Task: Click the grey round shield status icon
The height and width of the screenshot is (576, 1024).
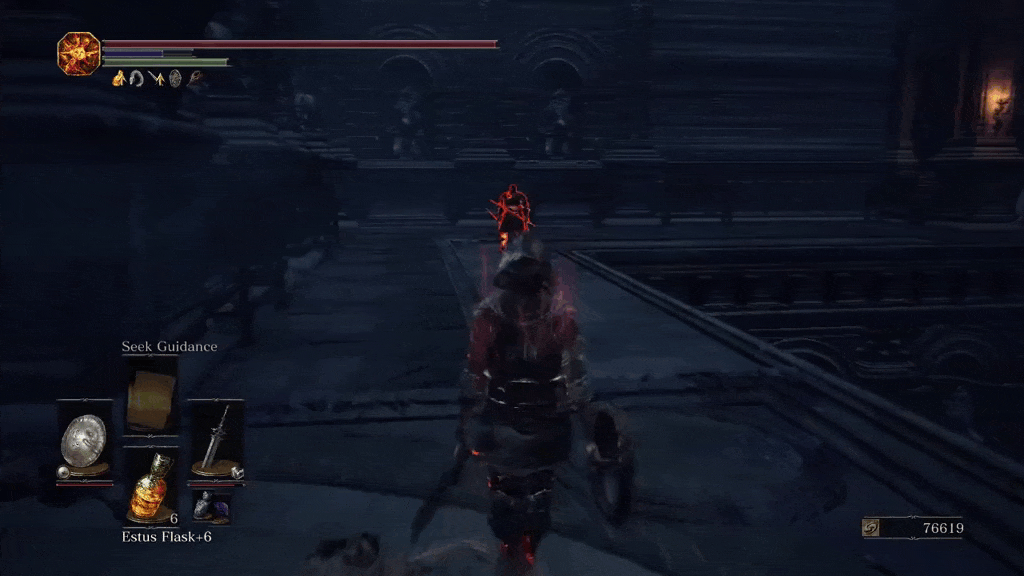Action: pos(175,78)
